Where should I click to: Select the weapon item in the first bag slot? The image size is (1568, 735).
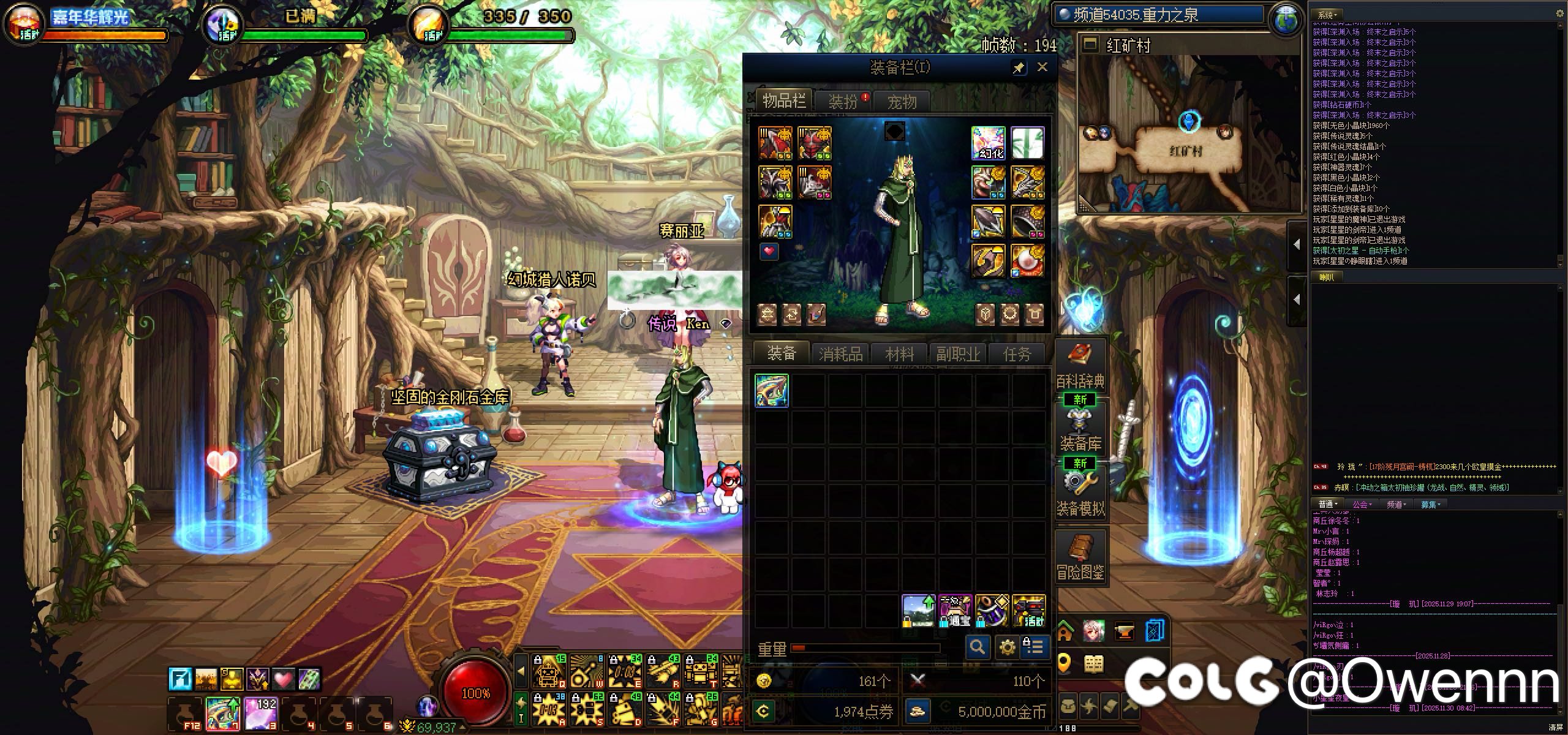(772, 391)
